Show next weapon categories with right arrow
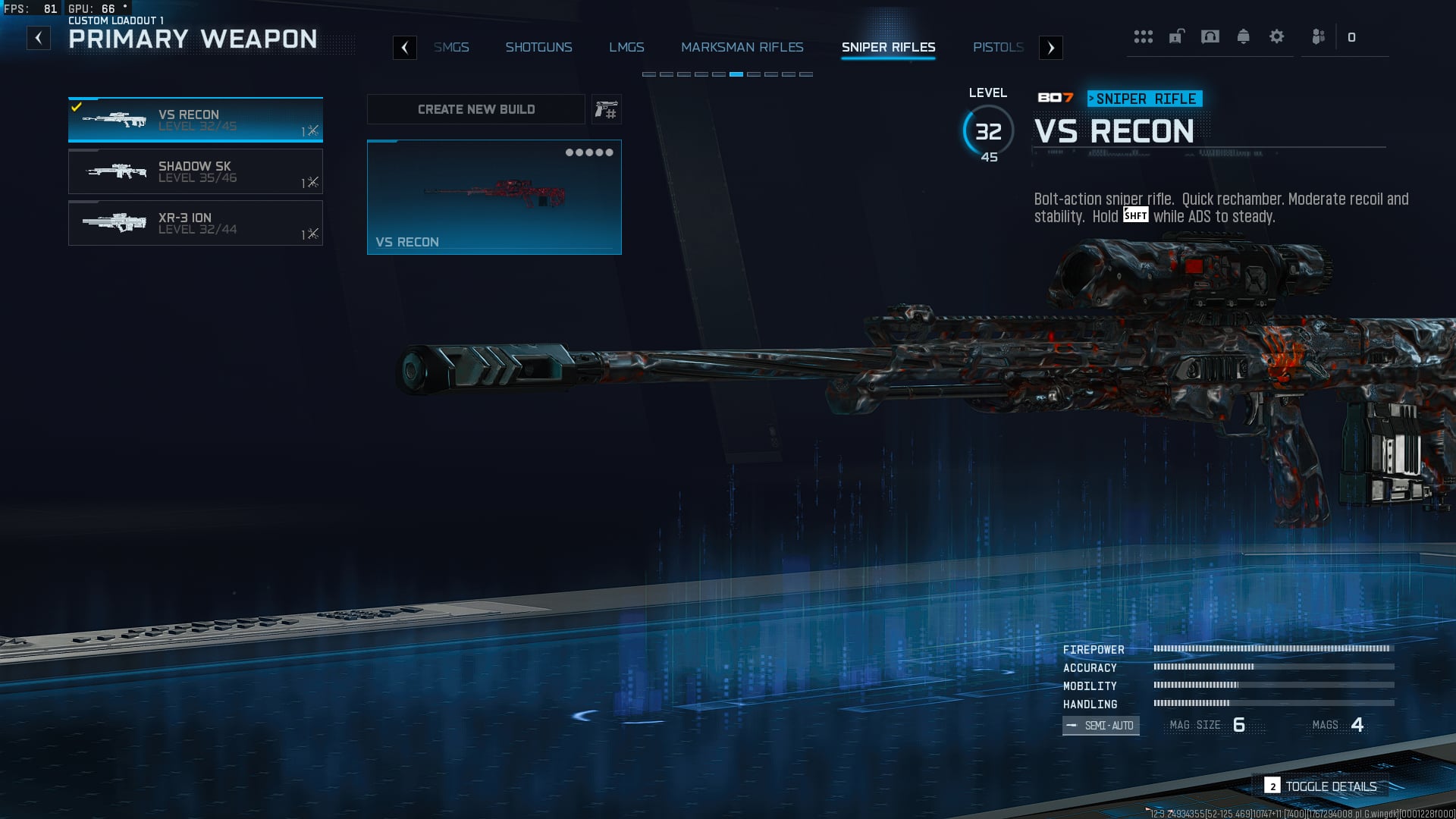Screen dimensions: 1456x819 [1050, 48]
